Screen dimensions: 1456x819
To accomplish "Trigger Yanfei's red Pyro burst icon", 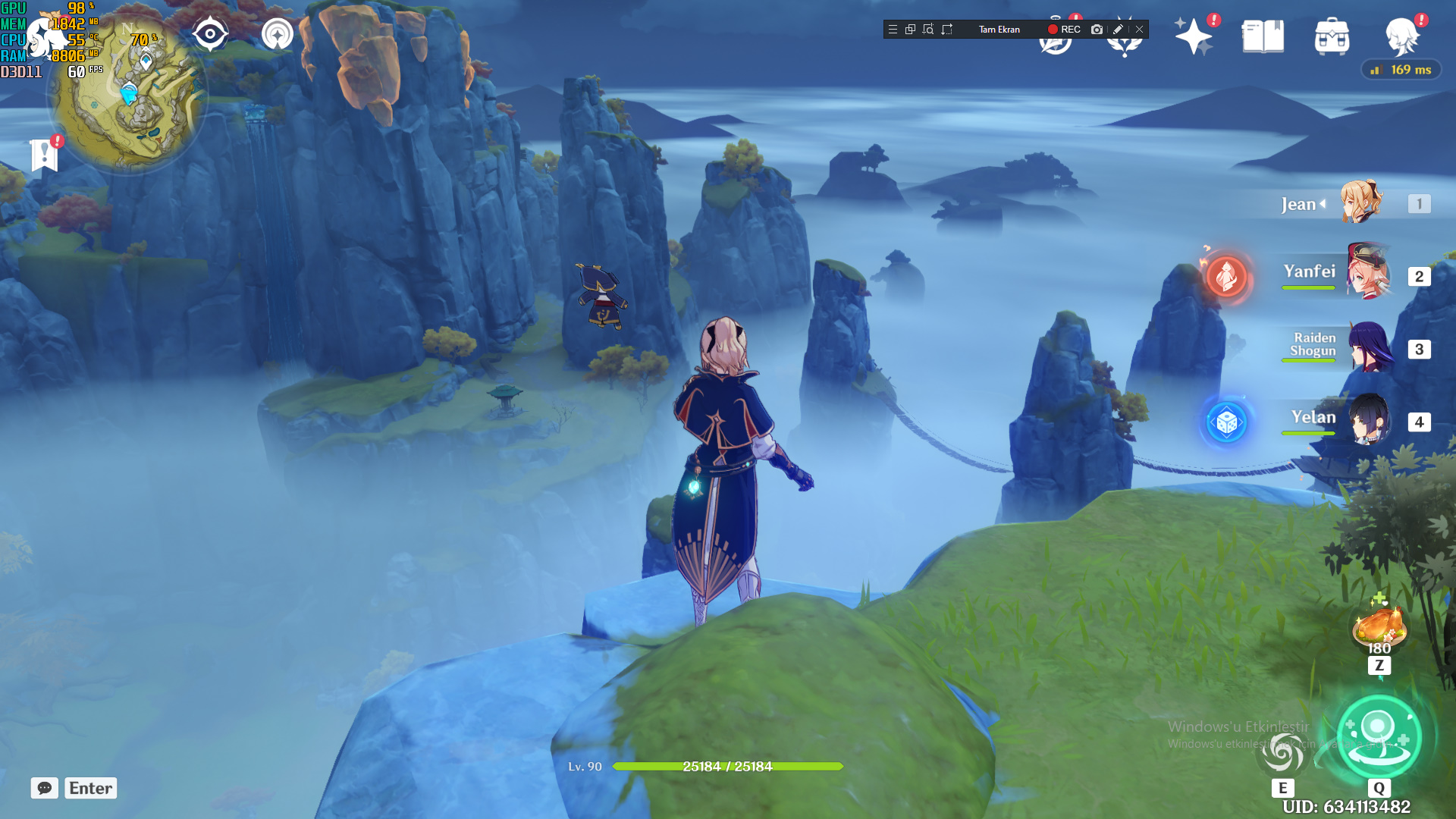I will (x=1226, y=275).
